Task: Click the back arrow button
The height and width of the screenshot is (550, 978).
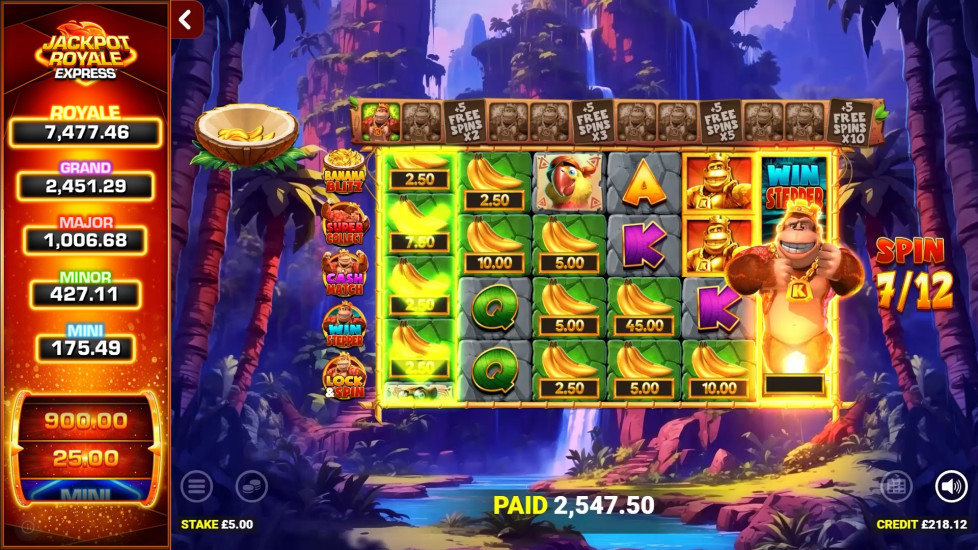Action: coord(186,19)
